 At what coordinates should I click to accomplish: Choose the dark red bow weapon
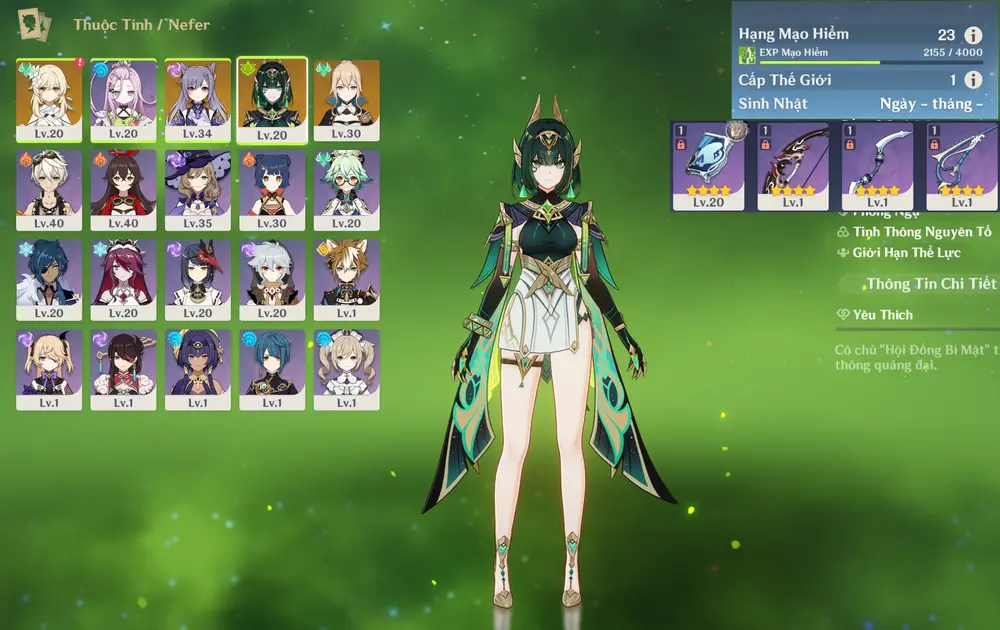tap(793, 165)
